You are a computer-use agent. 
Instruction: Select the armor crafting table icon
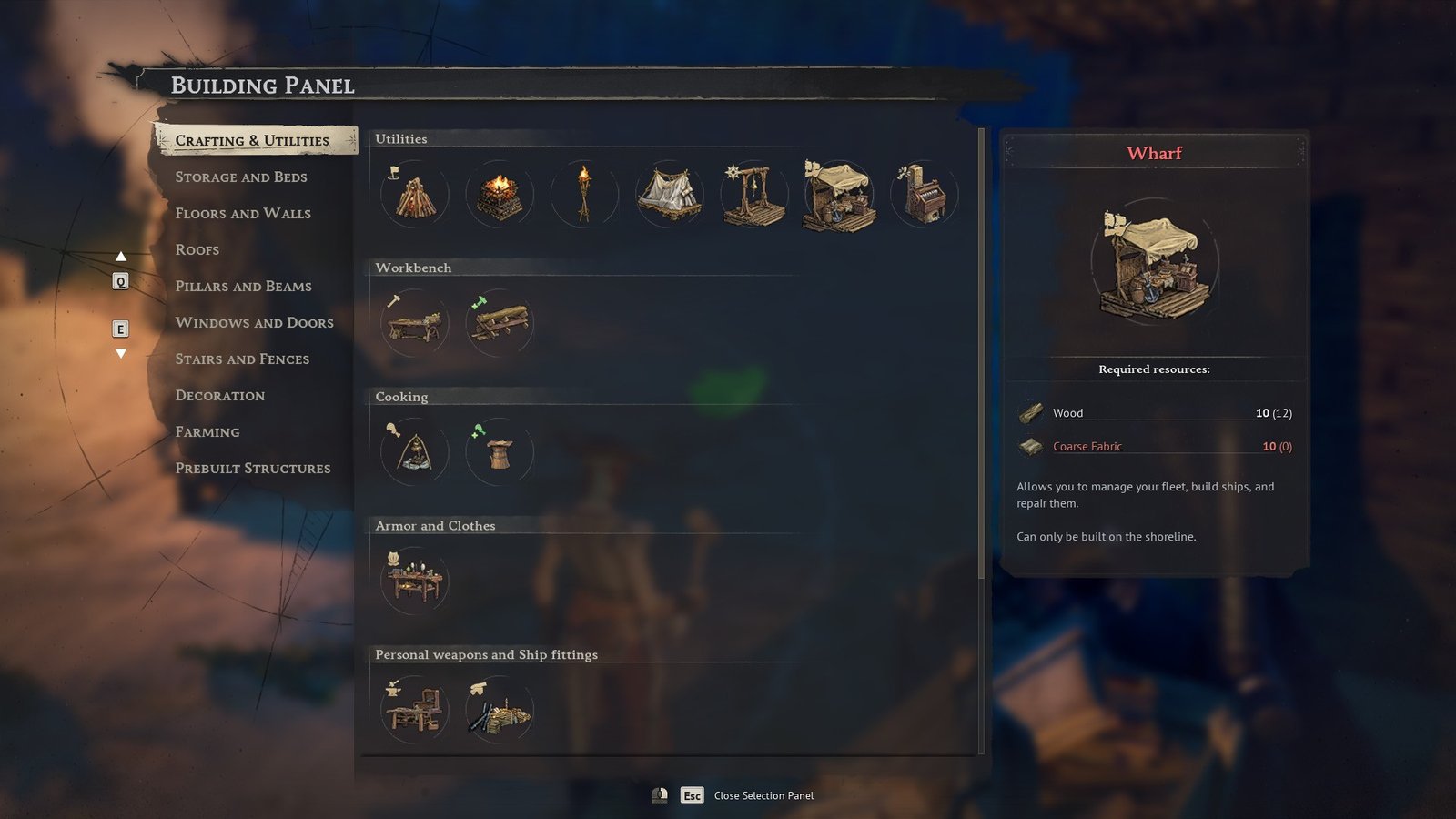coord(414,581)
